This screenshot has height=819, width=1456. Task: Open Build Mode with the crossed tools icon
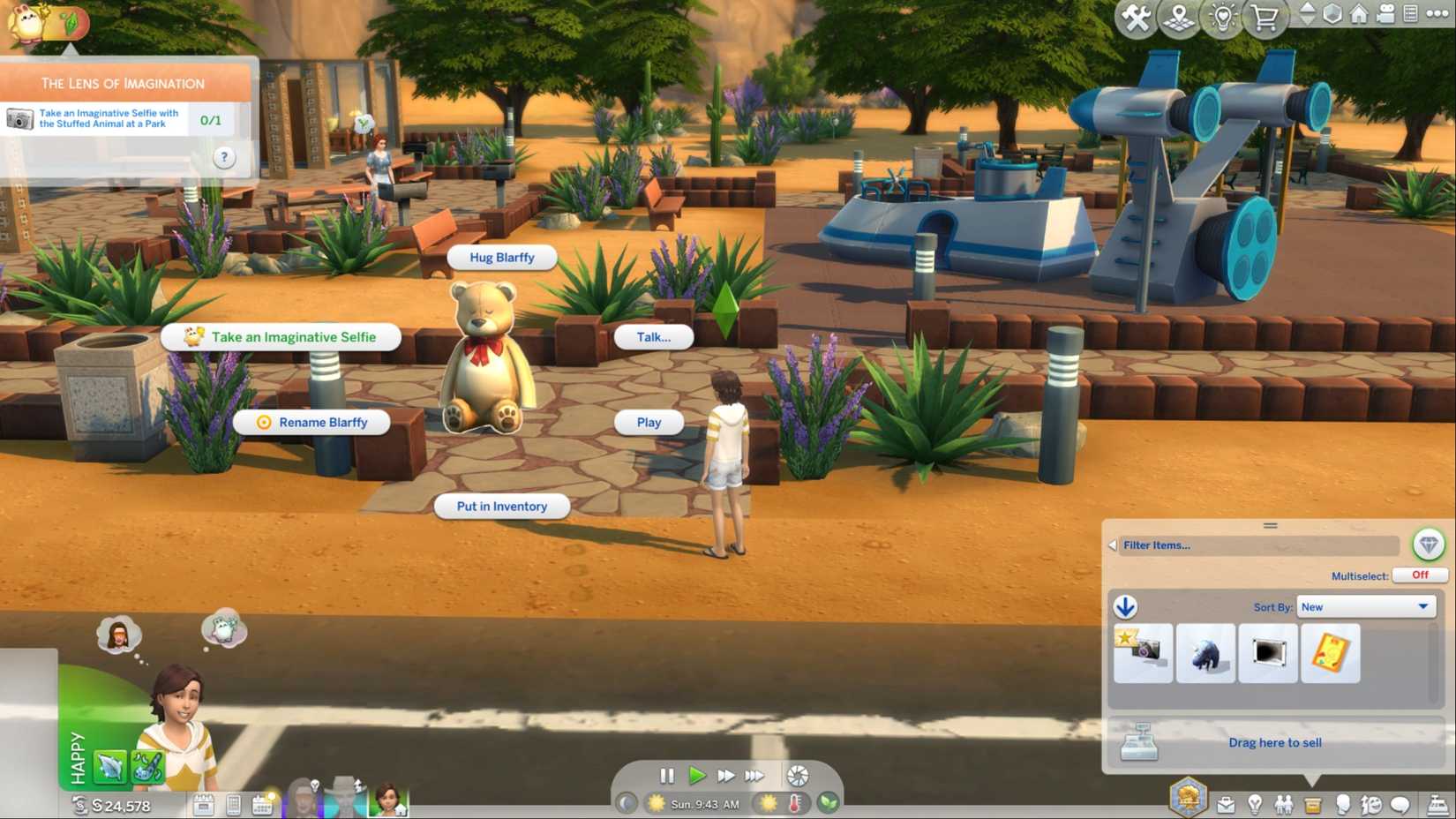pyautogui.click(x=1137, y=15)
